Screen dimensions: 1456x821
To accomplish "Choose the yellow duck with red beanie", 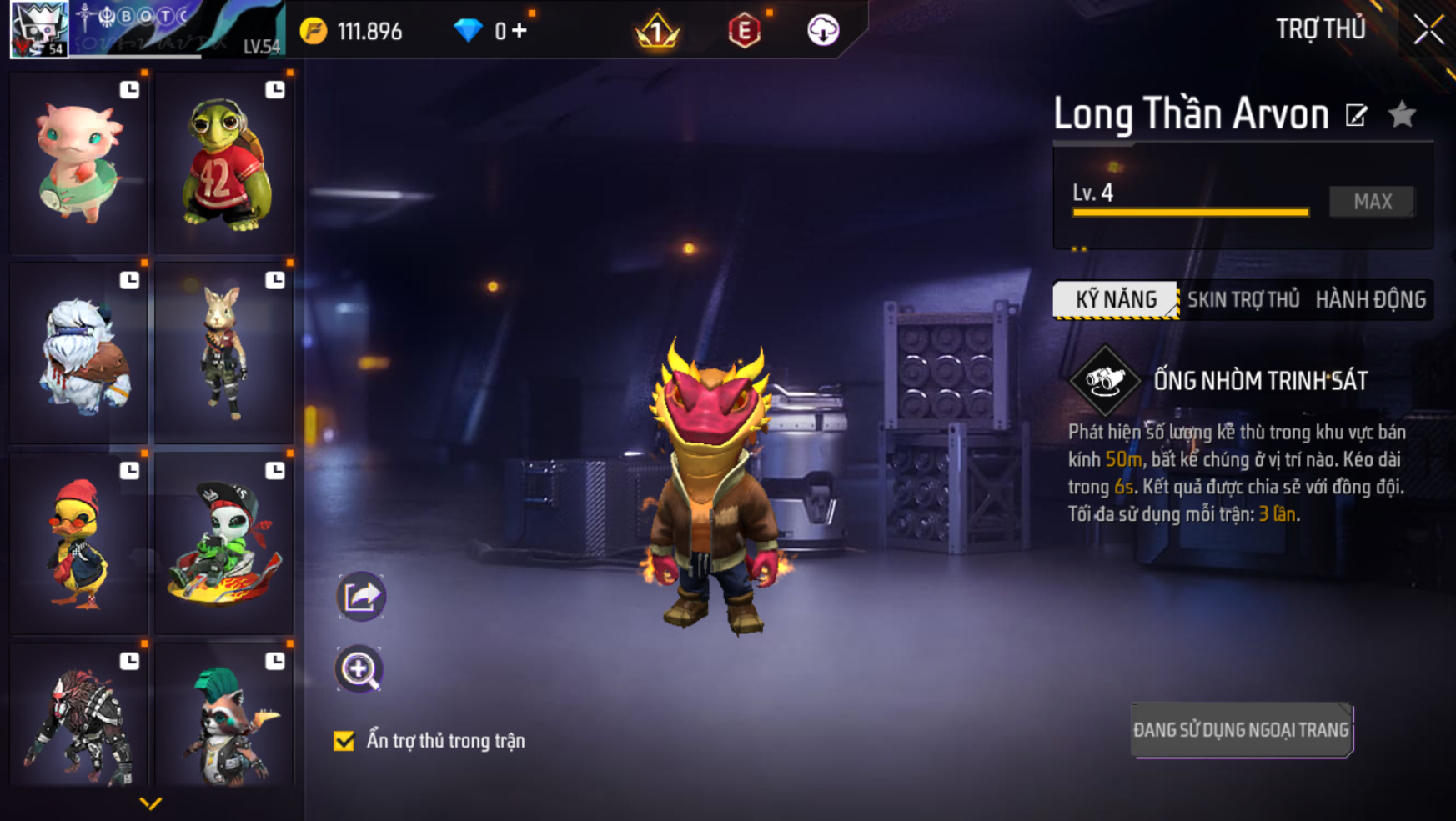I will click(79, 543).
